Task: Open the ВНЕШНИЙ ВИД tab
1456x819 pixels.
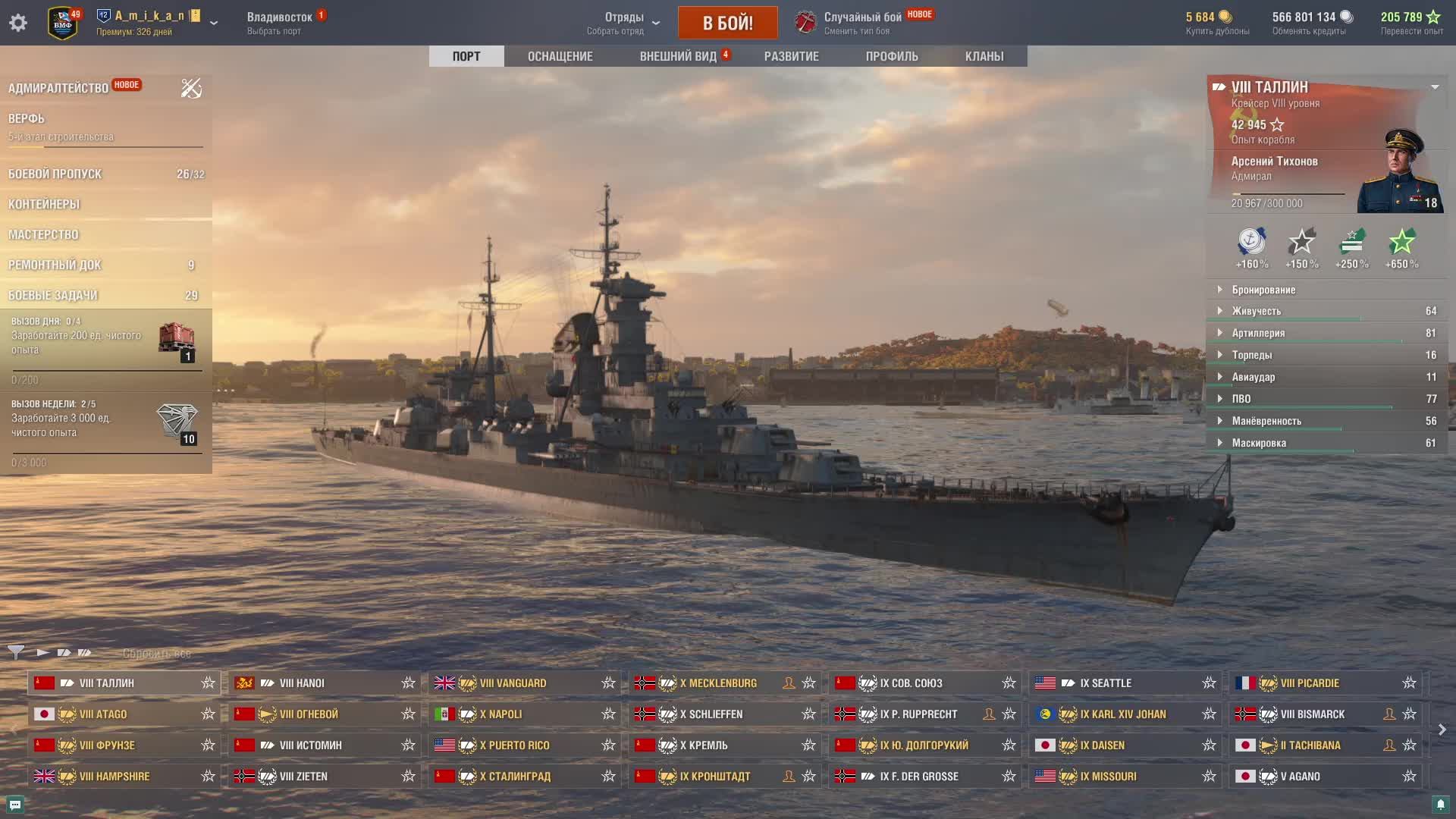Action: tap(678, 56)
